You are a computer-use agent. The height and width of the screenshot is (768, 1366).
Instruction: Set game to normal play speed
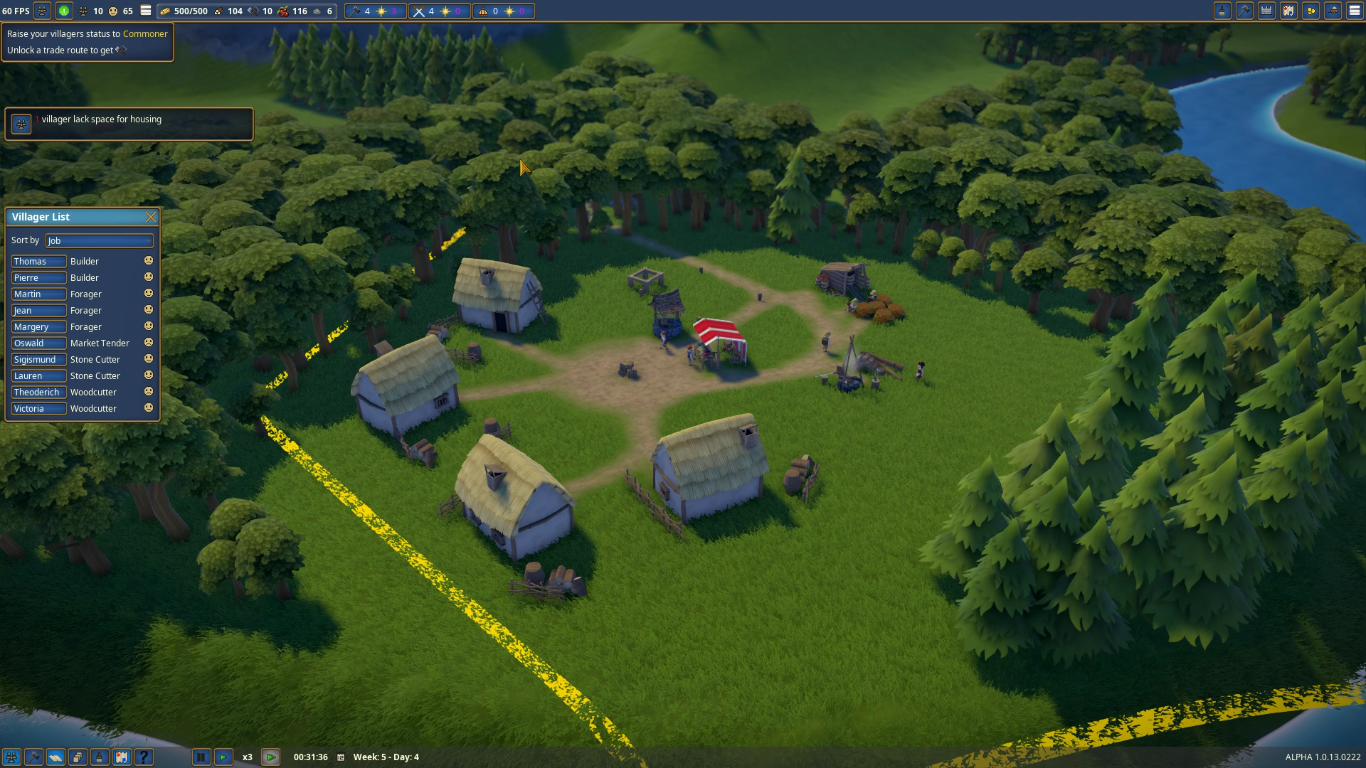click(223, 757)
